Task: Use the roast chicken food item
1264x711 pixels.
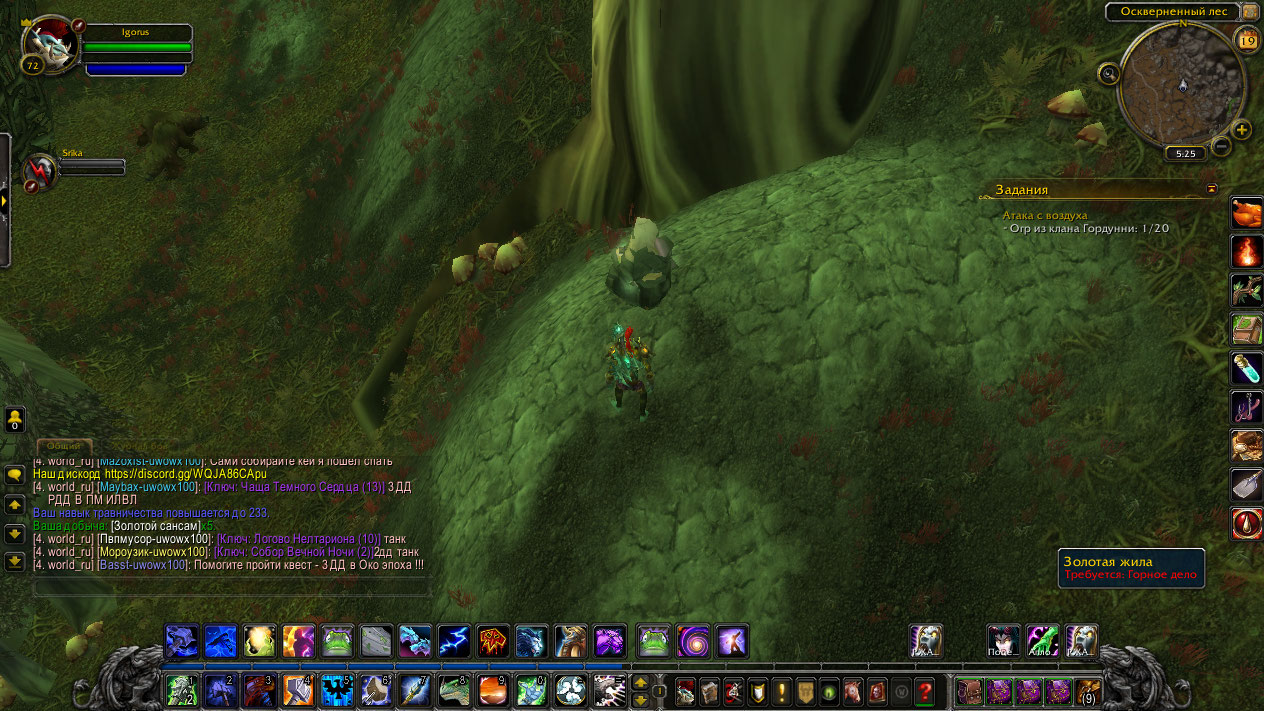Action: tap(1246, 212)
